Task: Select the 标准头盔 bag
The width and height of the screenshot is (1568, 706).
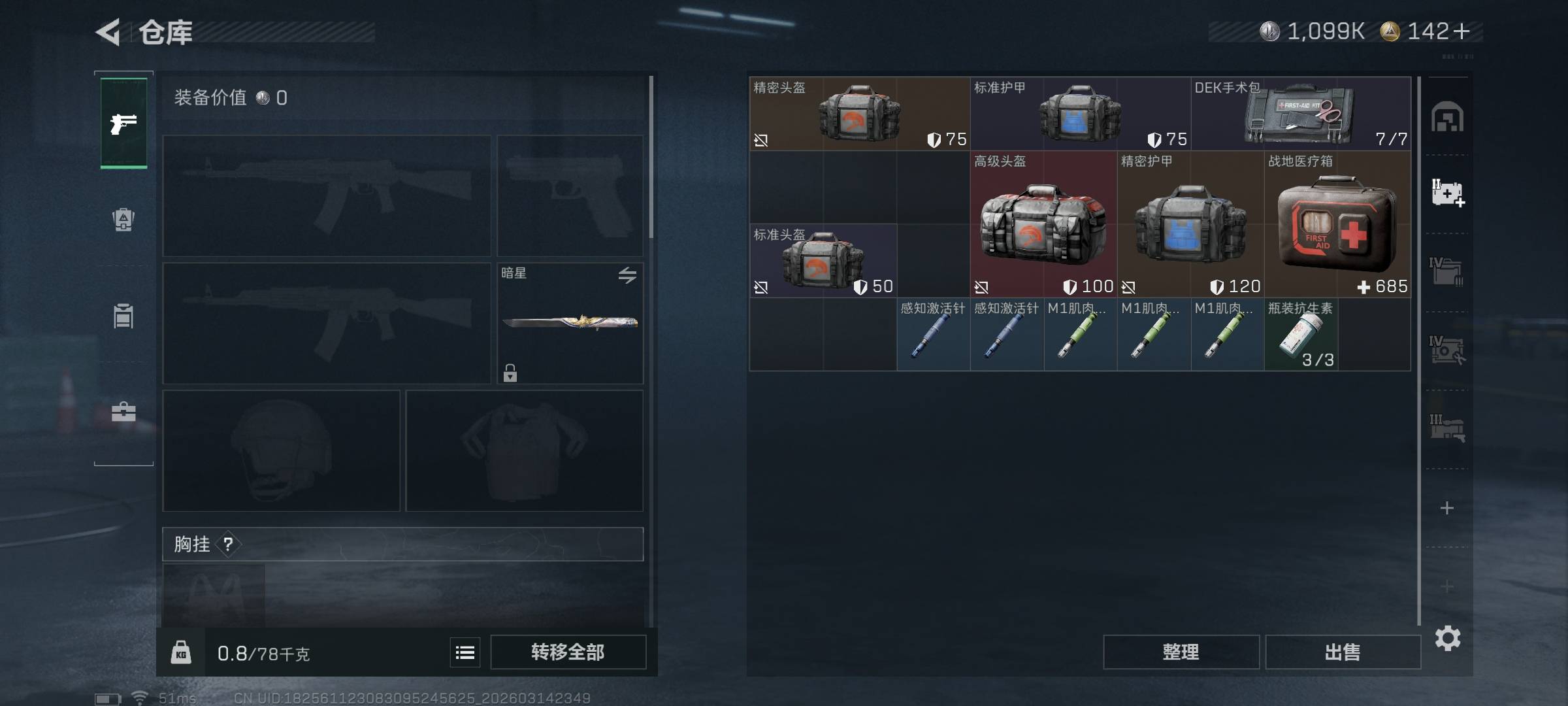Action: tap(823, 261)
